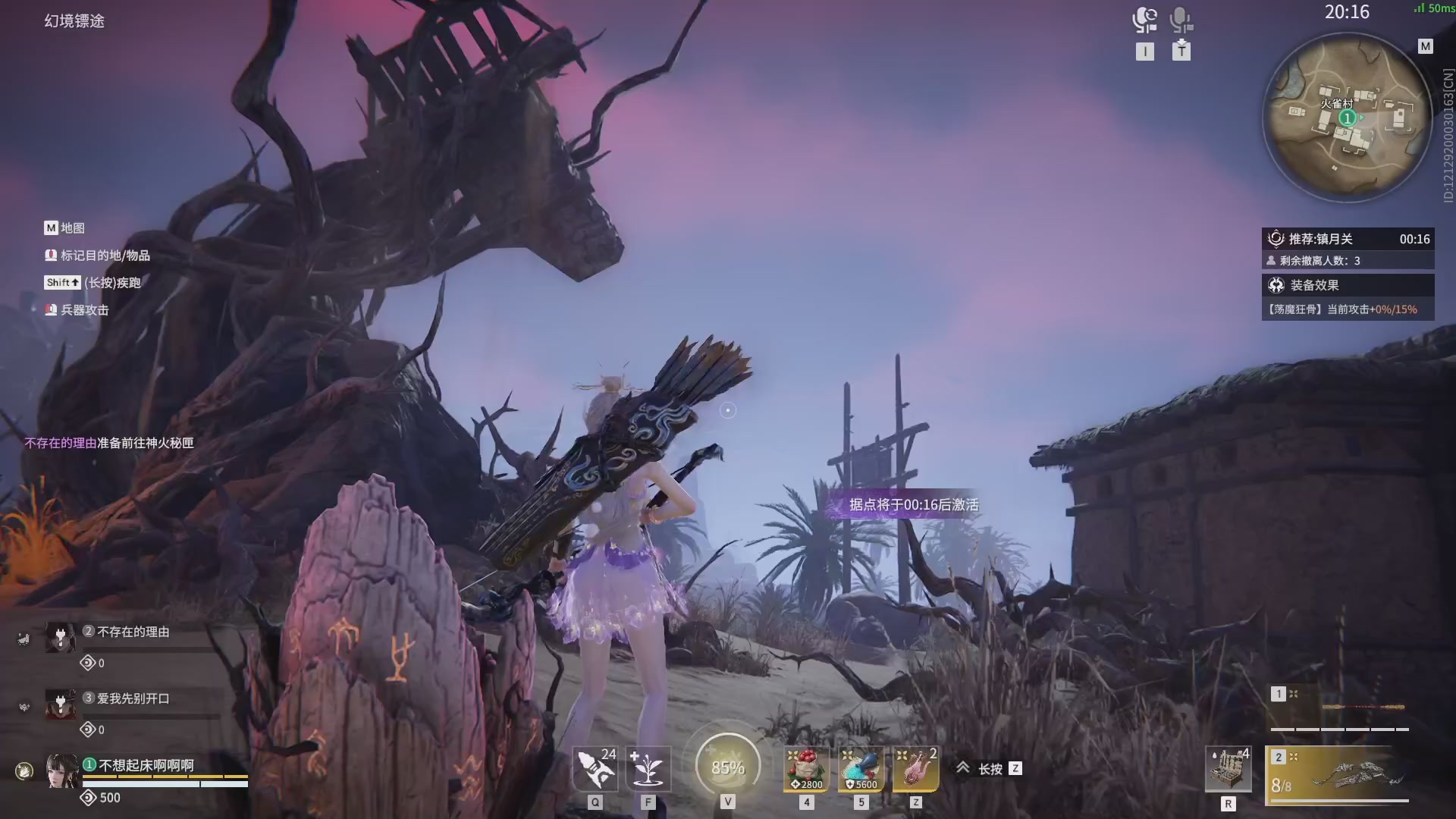Toggle the team voice speaker icon

point(1144,20)
